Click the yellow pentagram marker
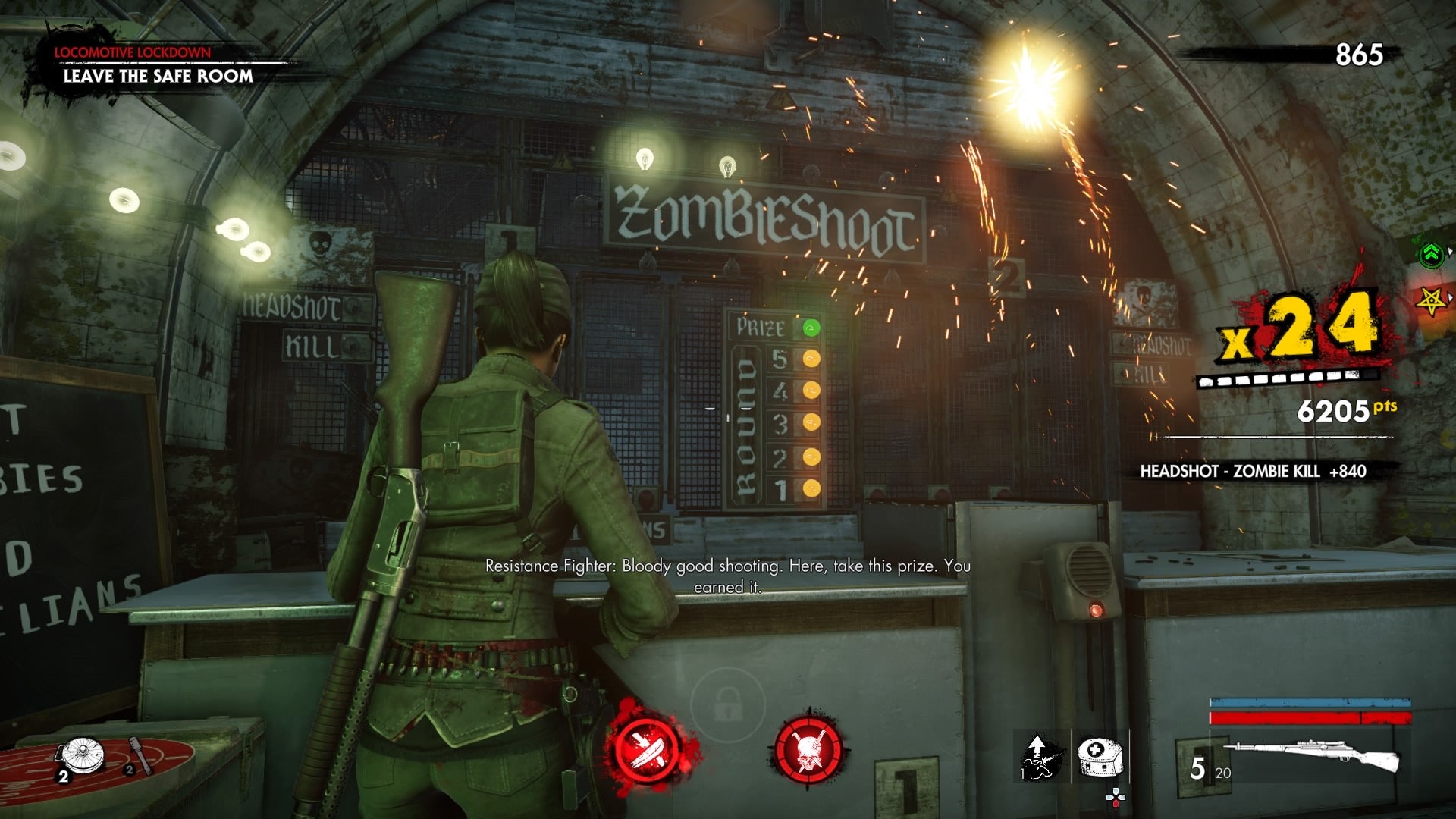Screen dimensions: 1456x819 point(1431,301)
